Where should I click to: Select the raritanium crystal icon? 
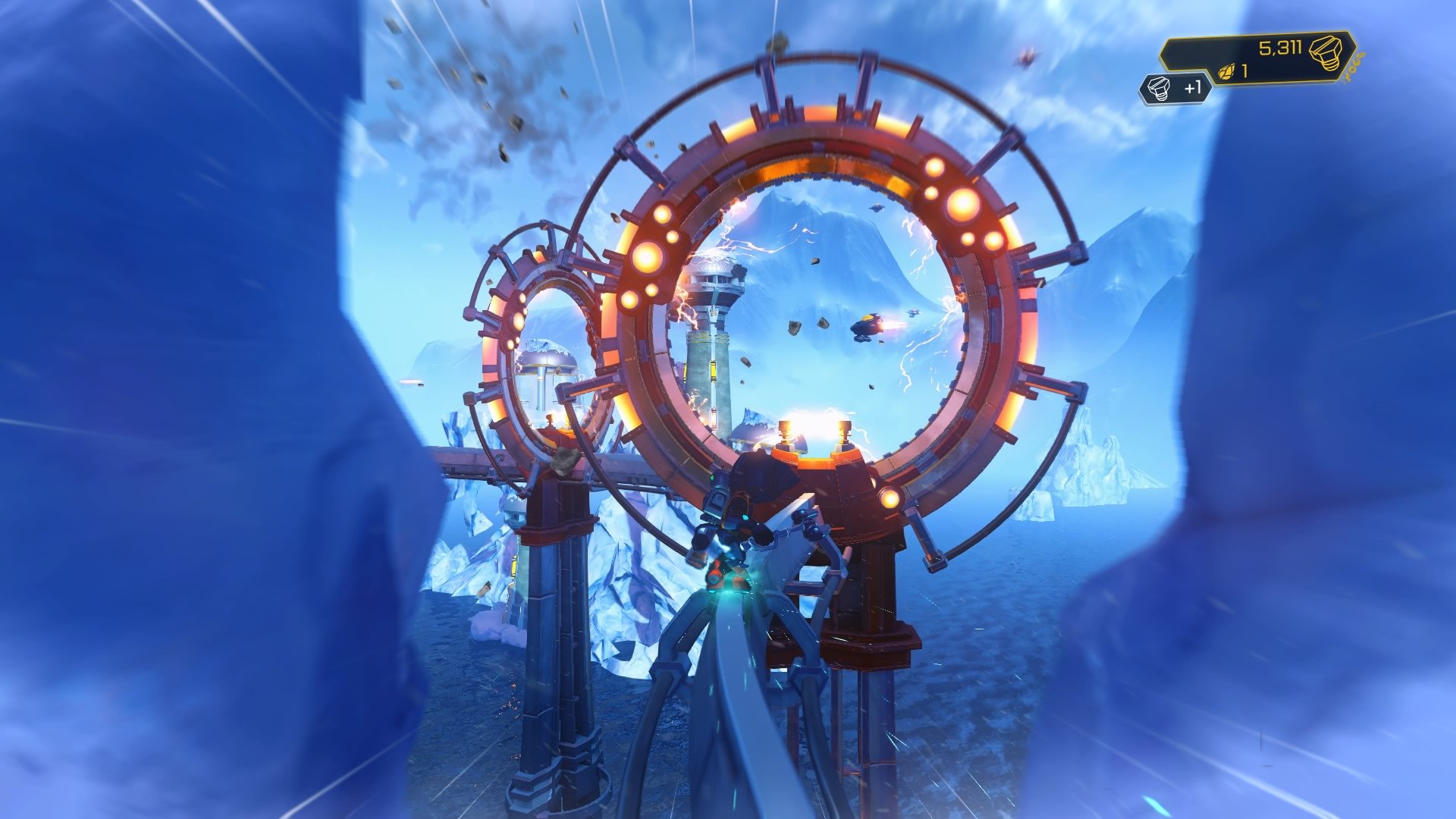[1226, 71]
